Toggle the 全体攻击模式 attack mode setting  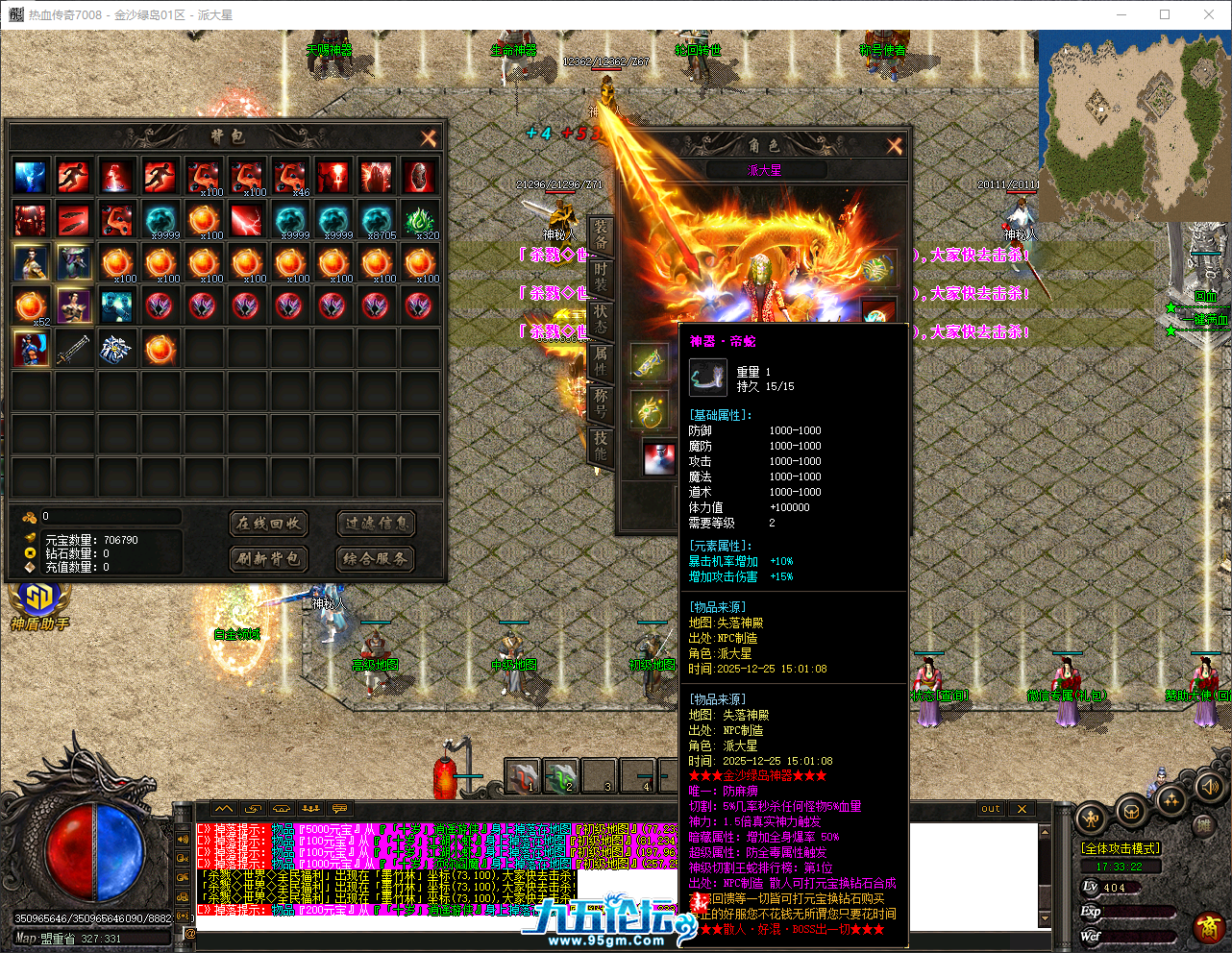click(x=1120, y=847)
